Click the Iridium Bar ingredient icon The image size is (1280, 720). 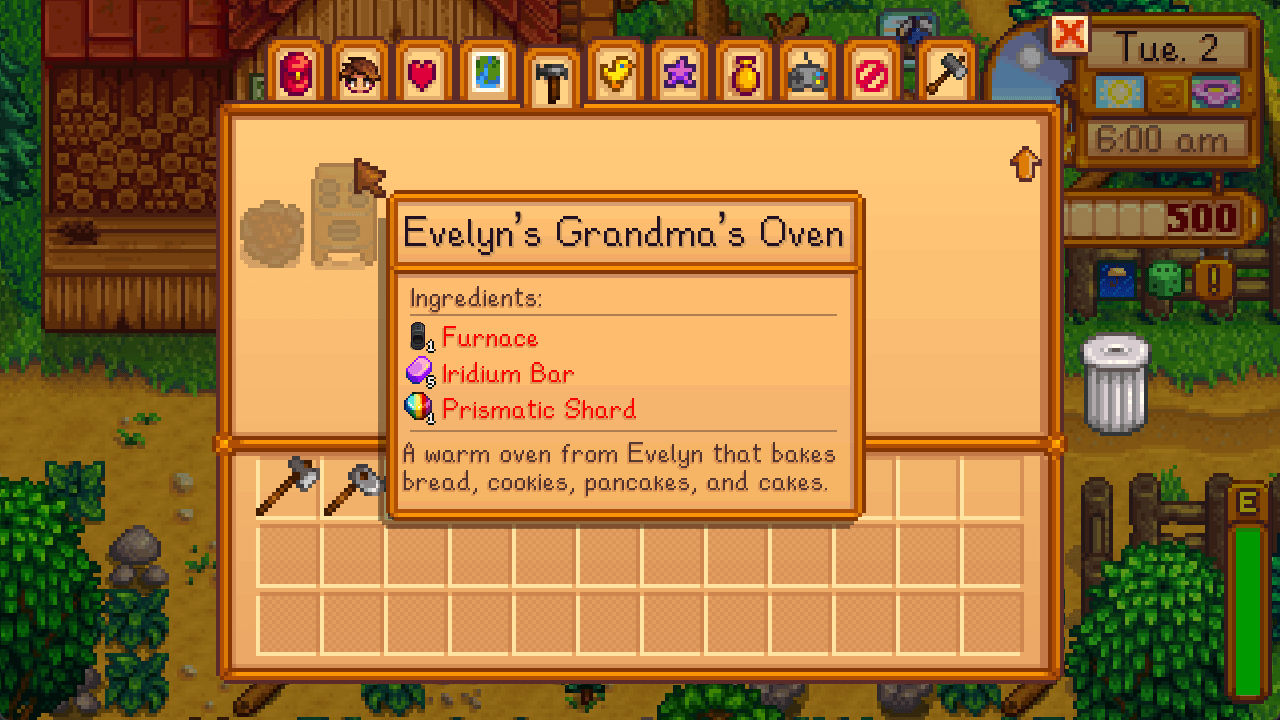419,372
